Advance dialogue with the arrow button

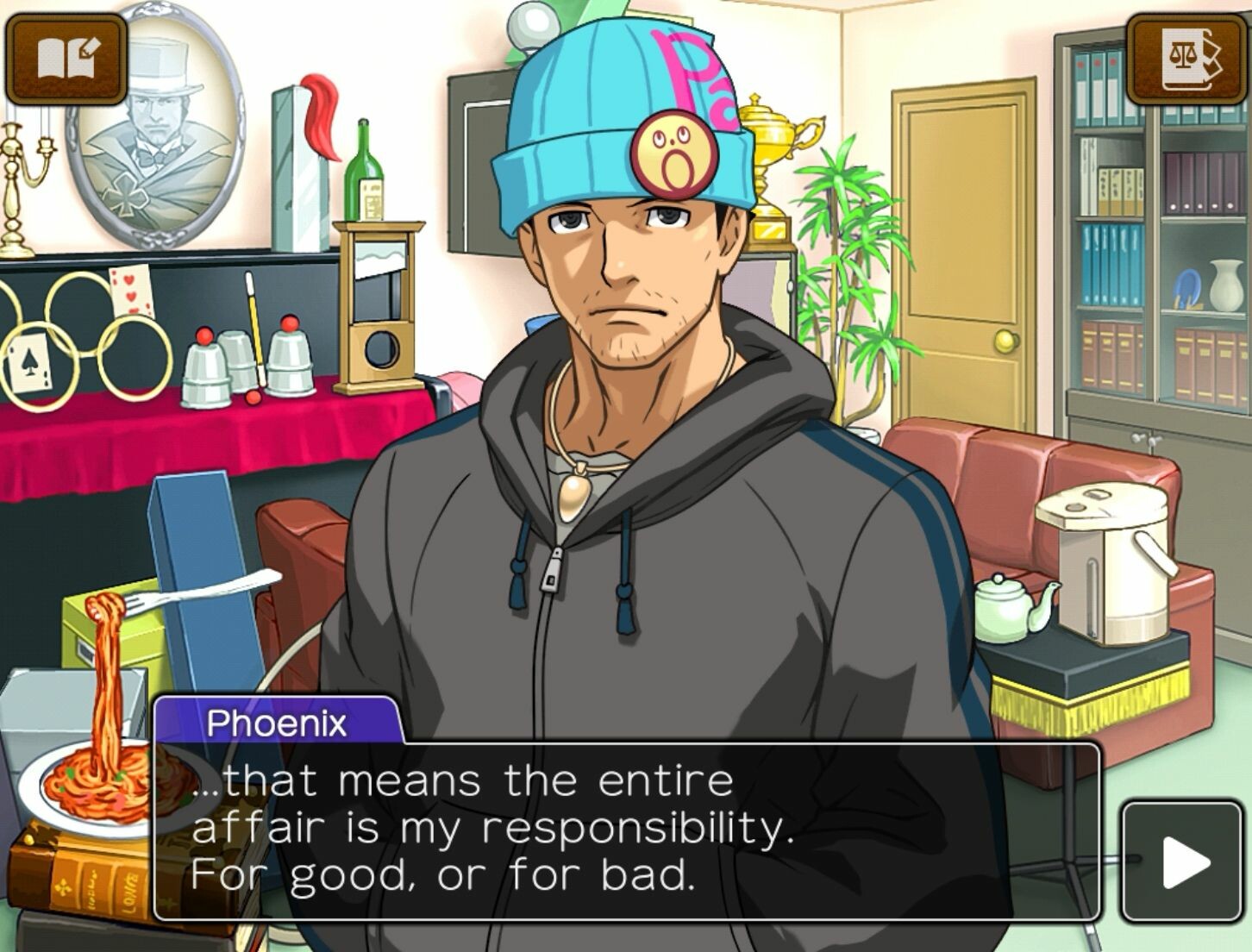click(x=1183, y=861)
